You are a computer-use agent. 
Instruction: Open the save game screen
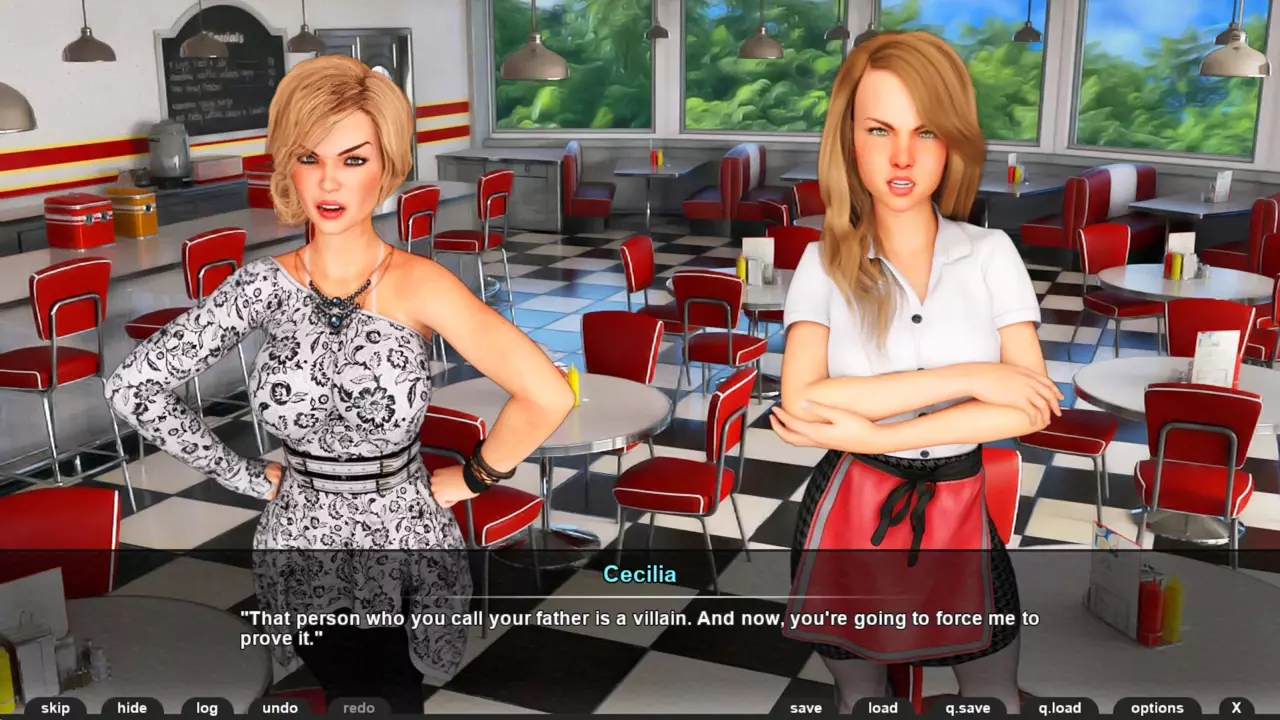806,708
